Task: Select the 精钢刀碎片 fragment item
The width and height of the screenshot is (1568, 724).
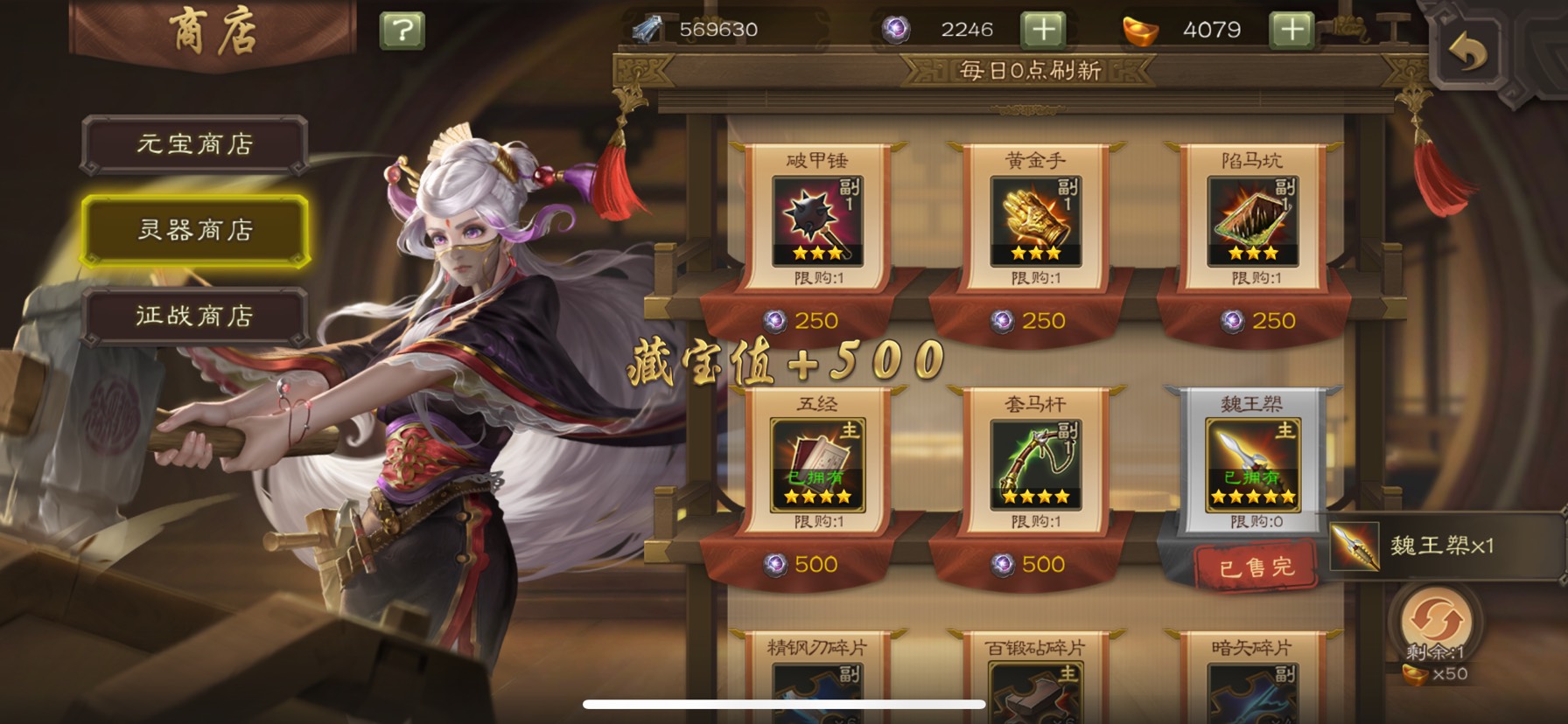Action: [x=817, y=686]
